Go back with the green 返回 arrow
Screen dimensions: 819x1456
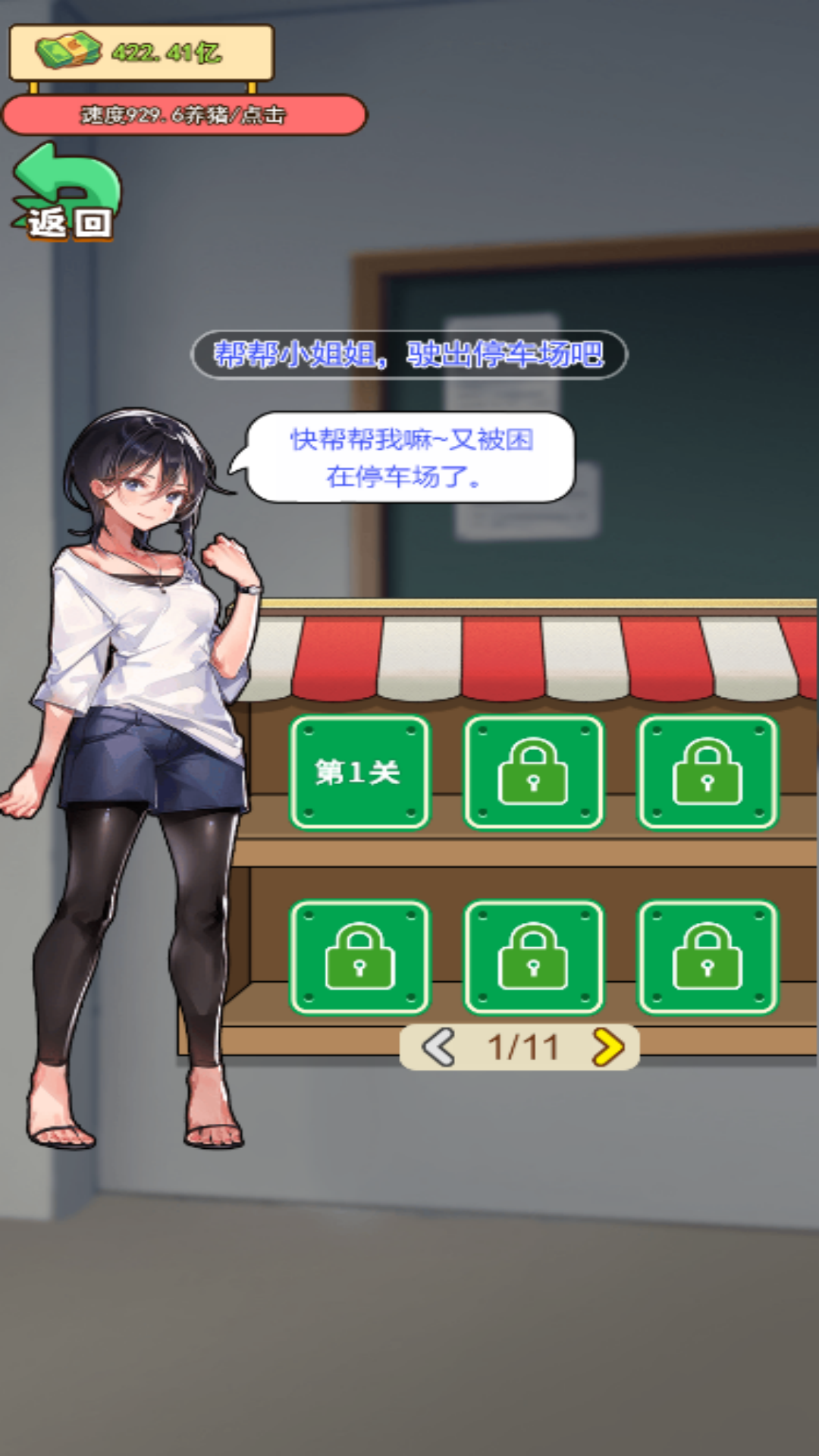[x=67, y=194]
